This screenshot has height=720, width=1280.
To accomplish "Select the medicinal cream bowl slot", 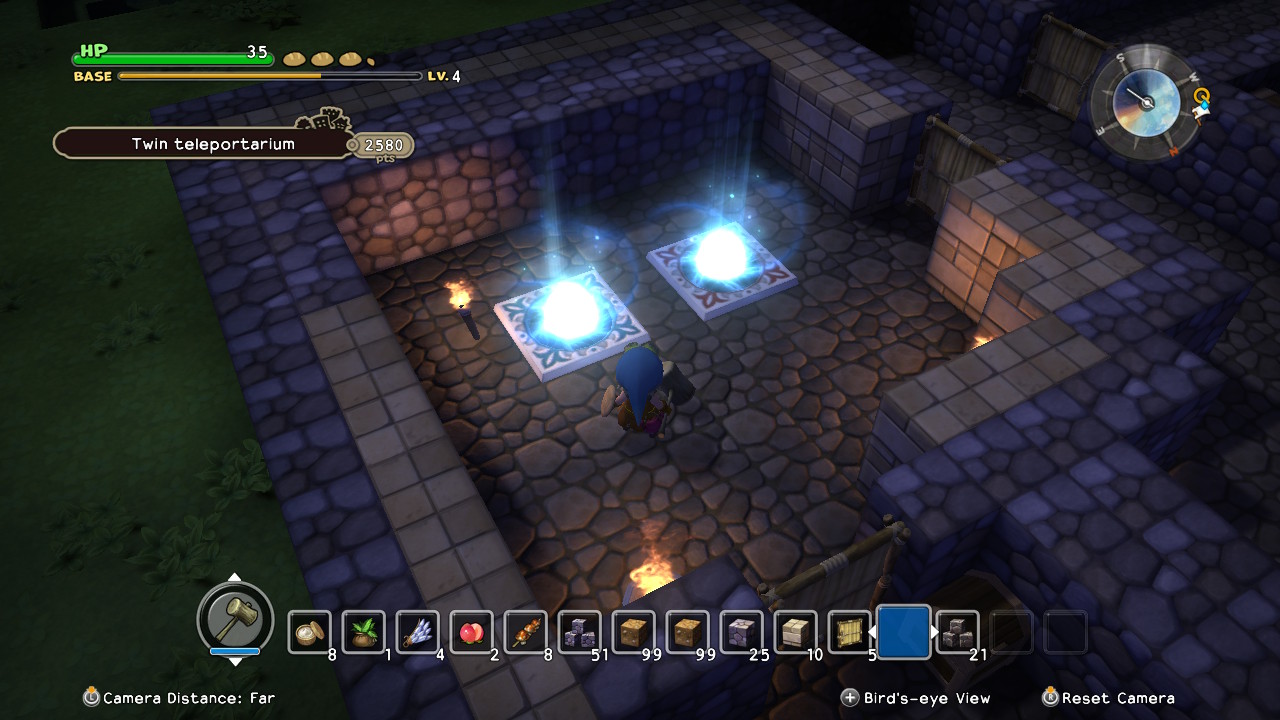I will click(x=309, y=632).
